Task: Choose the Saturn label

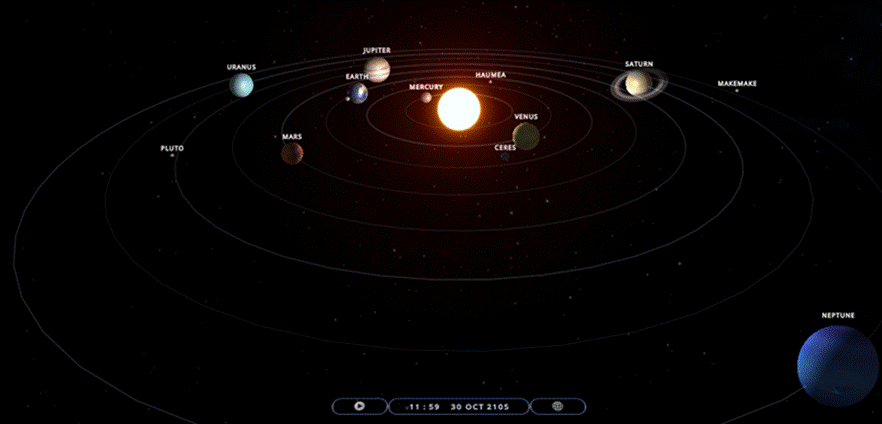Action: (639, 64)
